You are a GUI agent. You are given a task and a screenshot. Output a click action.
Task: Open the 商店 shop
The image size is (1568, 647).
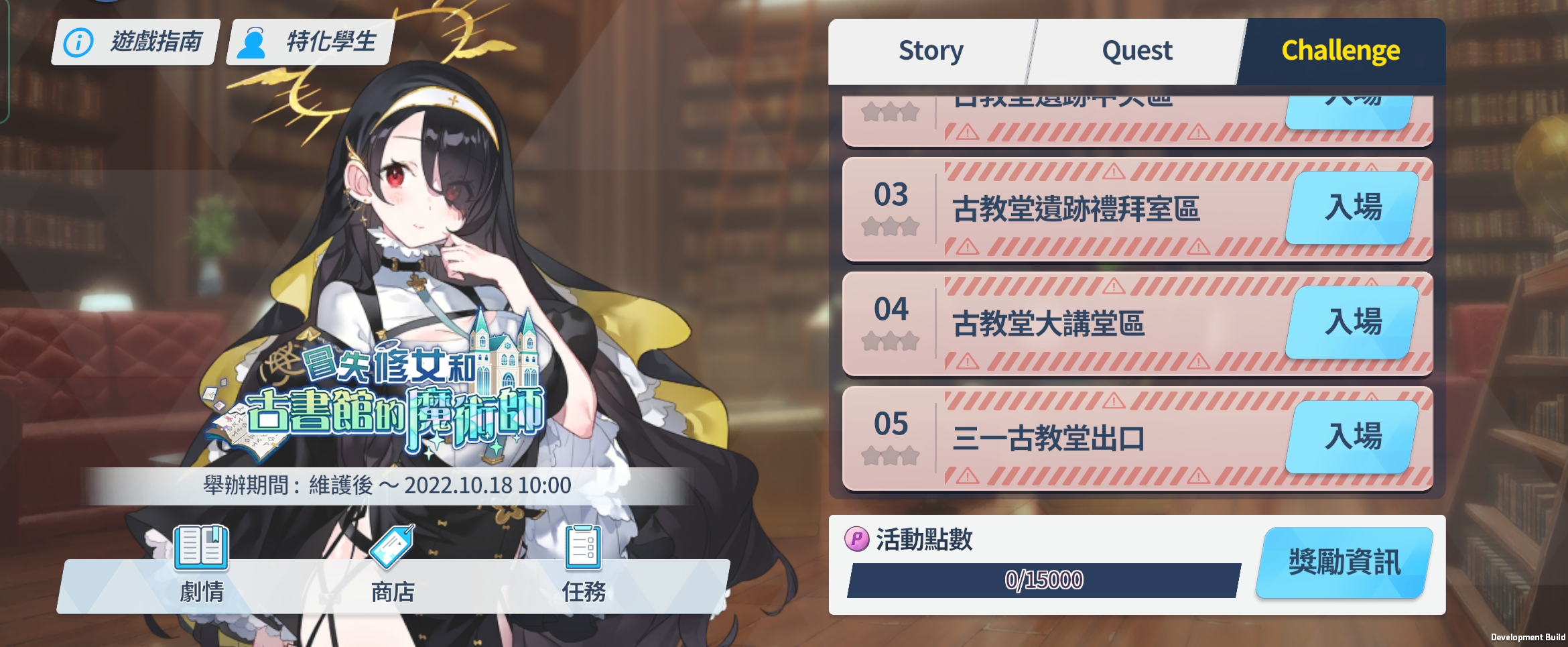pyautogui.click(x=393, y=565)
